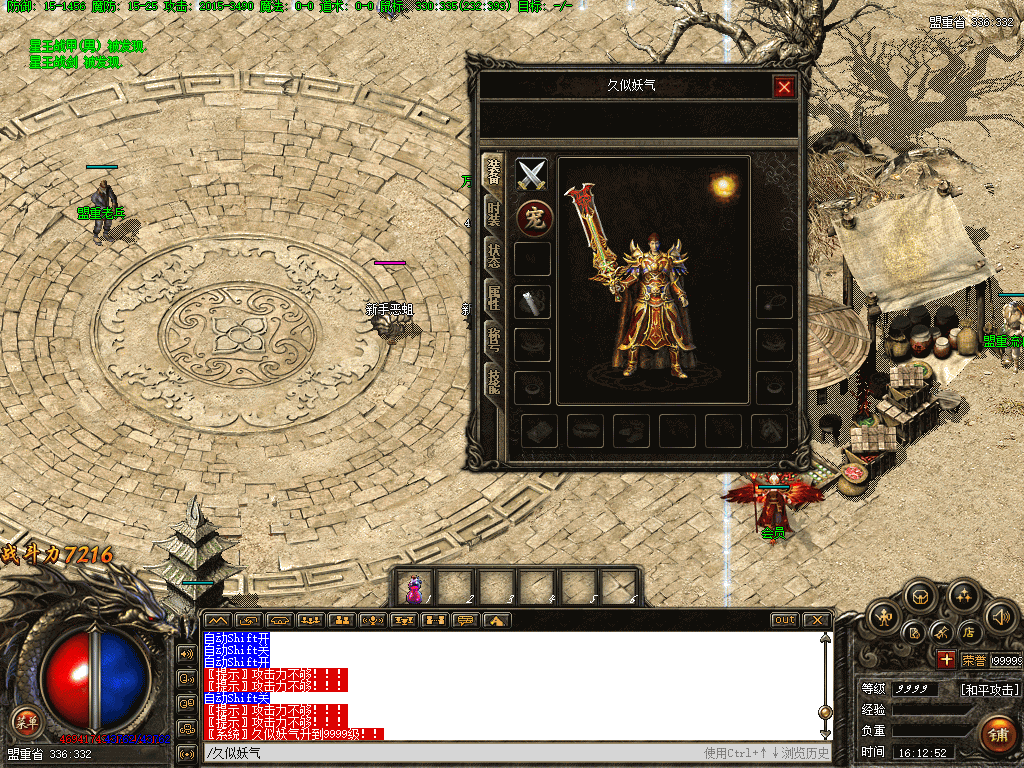This screenshot has width=1024, height=768.
Task: Select the 称号 title tab
Action: click(493, 338)
